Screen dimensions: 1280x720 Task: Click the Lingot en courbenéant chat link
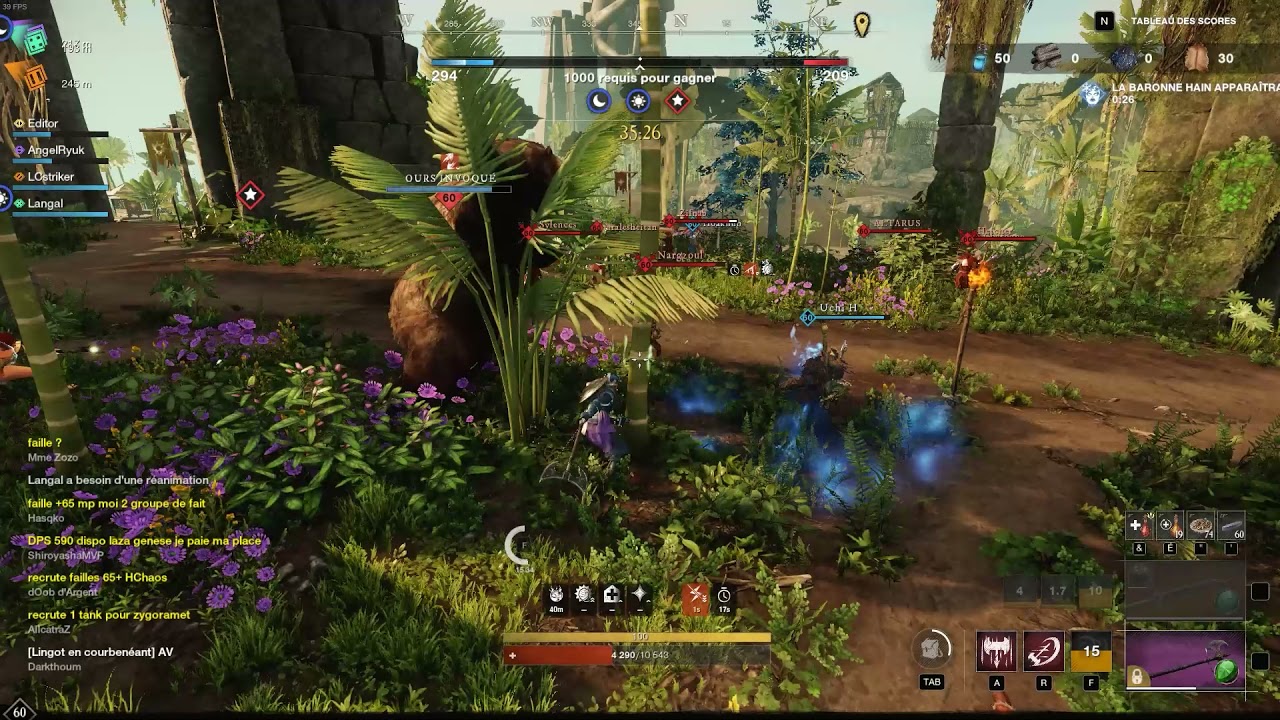[x=100, y=652]
